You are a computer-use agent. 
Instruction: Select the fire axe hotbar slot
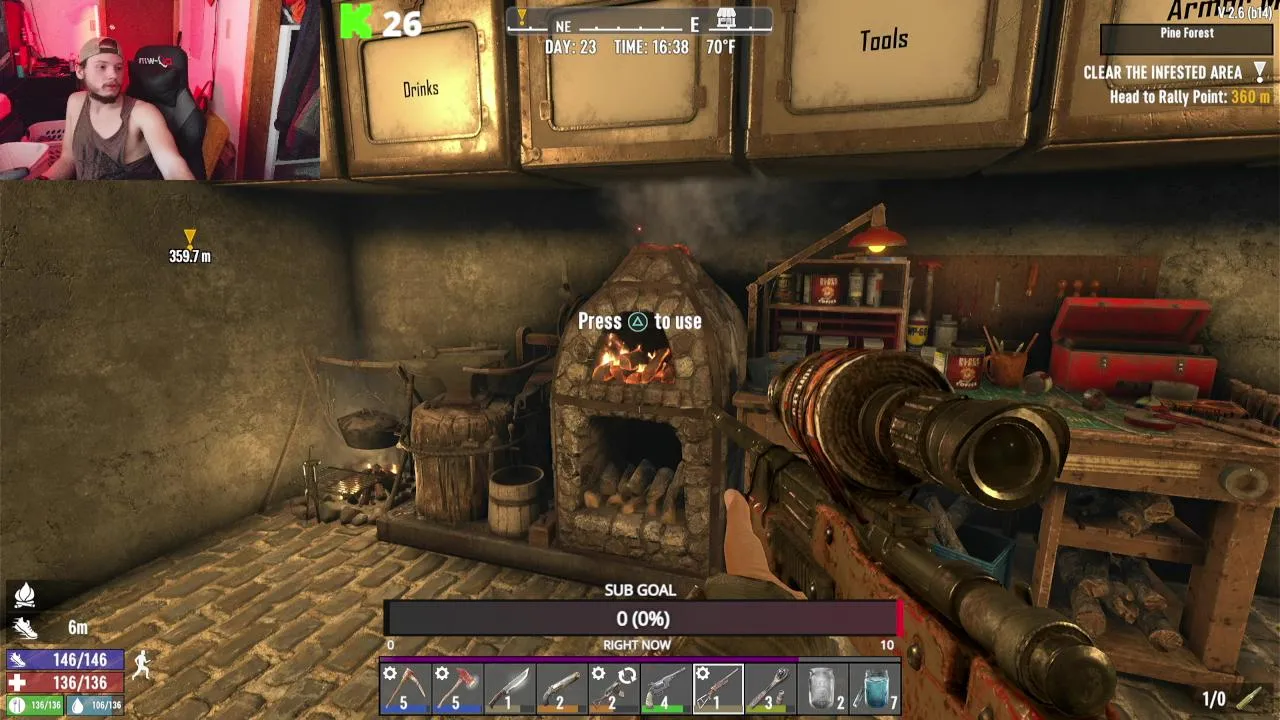coord(457,689)
